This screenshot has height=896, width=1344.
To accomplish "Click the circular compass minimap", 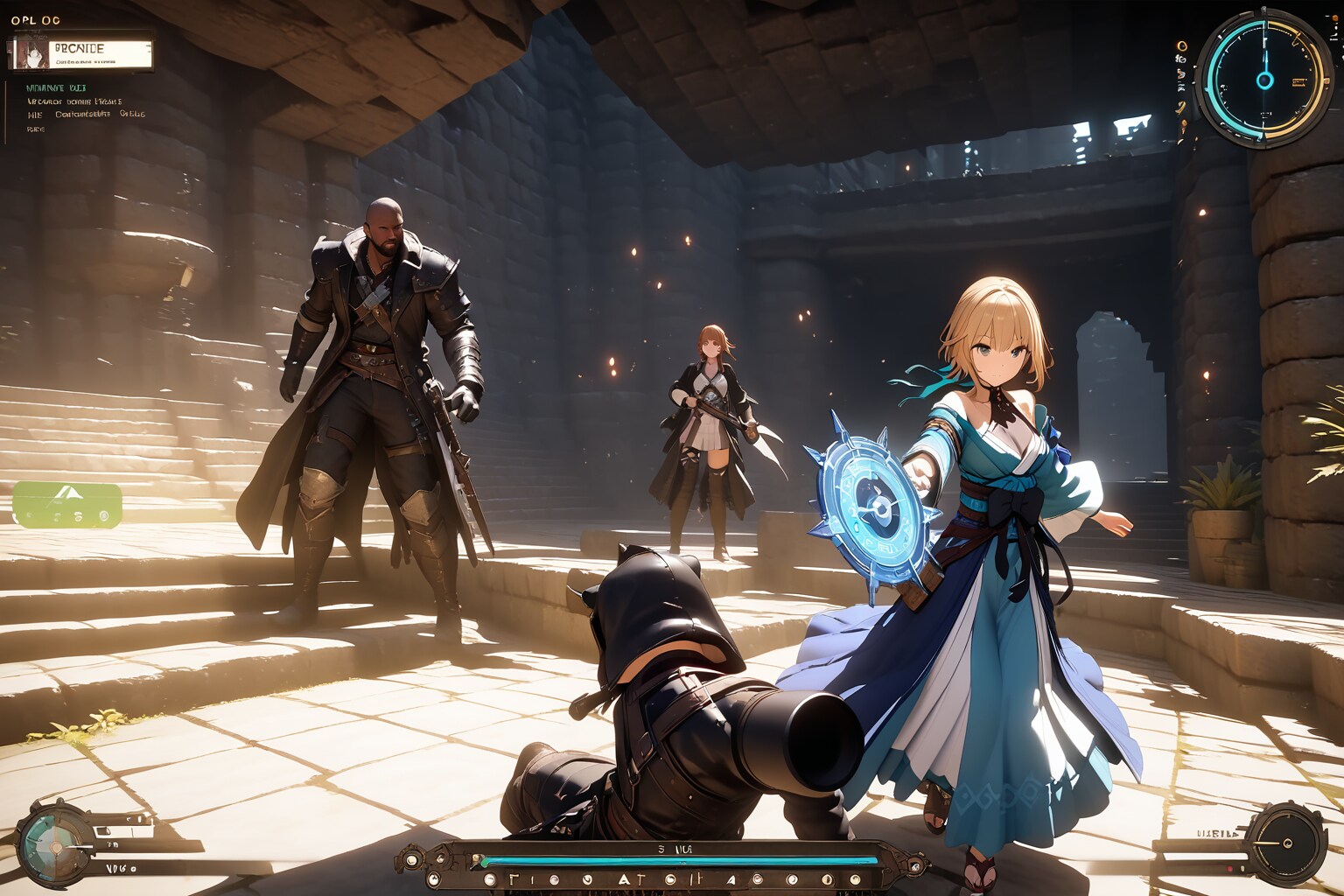I will point(1264,79).
